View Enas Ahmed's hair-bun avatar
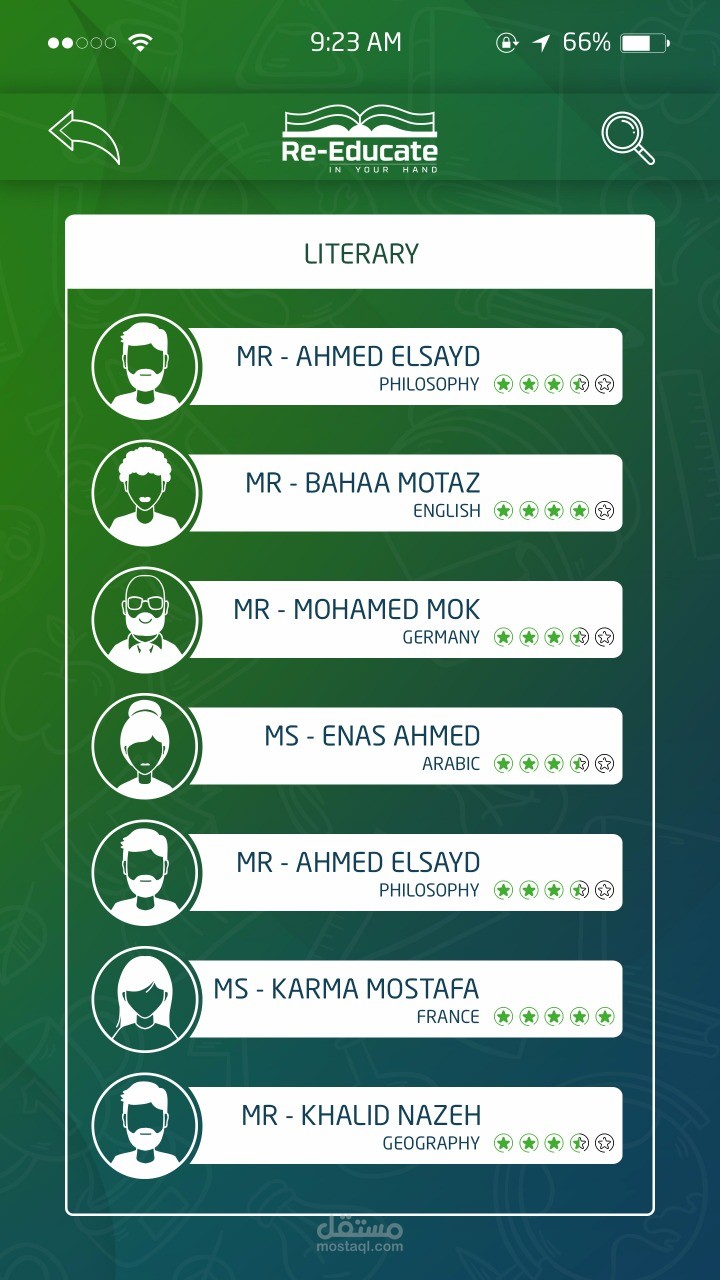The height and width of the screenshot is (1280, 720). [x=146, y=746]
